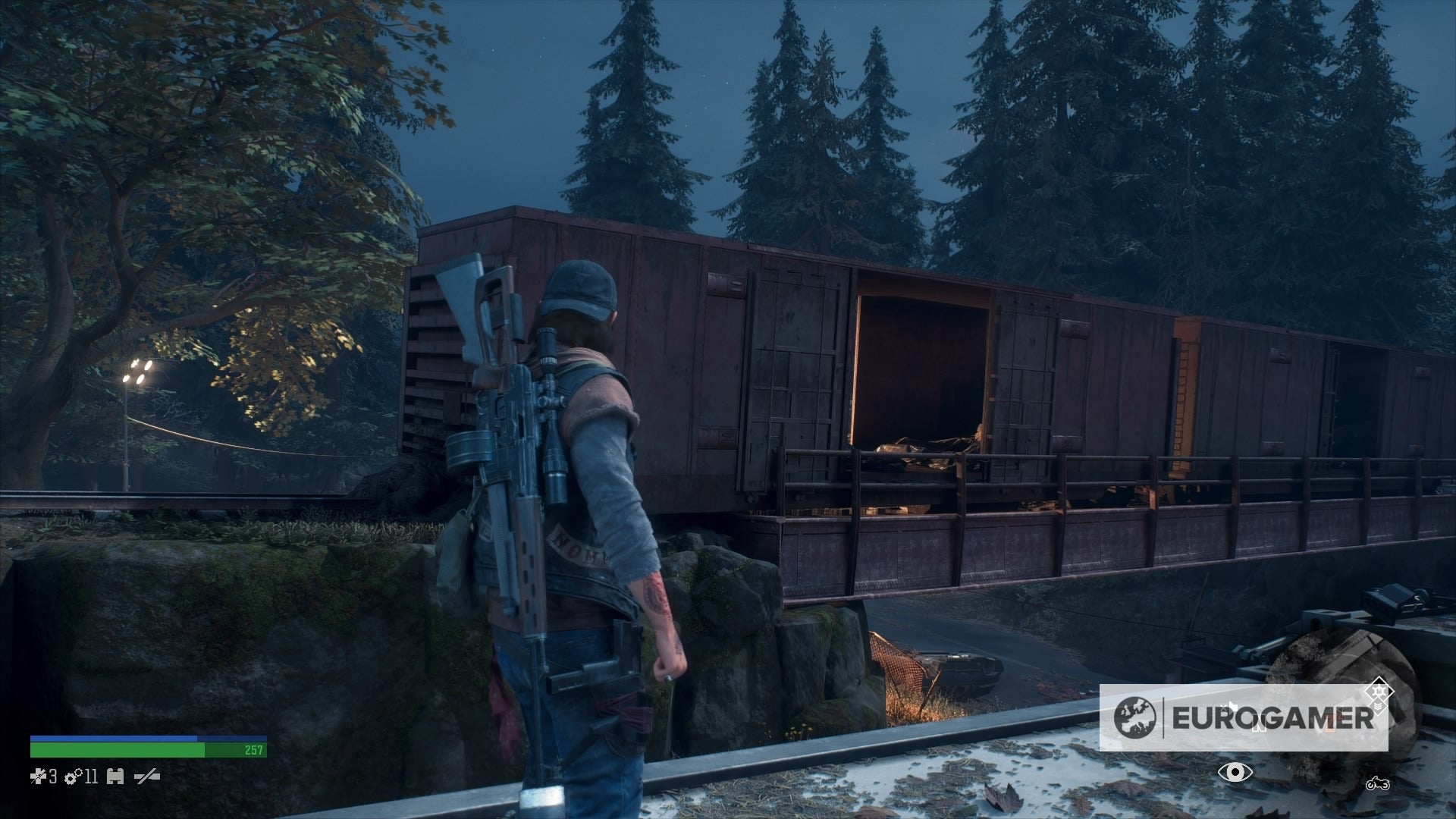1456x819 pixels.
Task: Click the N compass marker on the minimap
Action: pos(1260,723)
